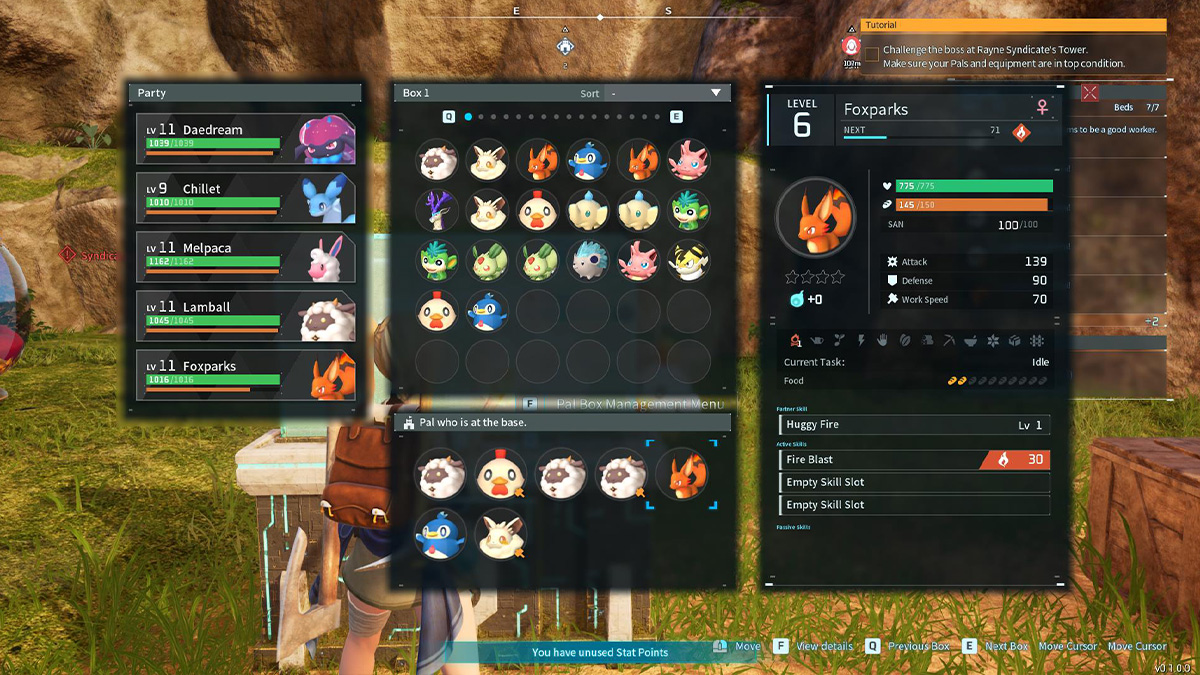This screenshot has height=675, width=1200.
Task: Pick the blue penguin at the base
Action: [437, 532]
